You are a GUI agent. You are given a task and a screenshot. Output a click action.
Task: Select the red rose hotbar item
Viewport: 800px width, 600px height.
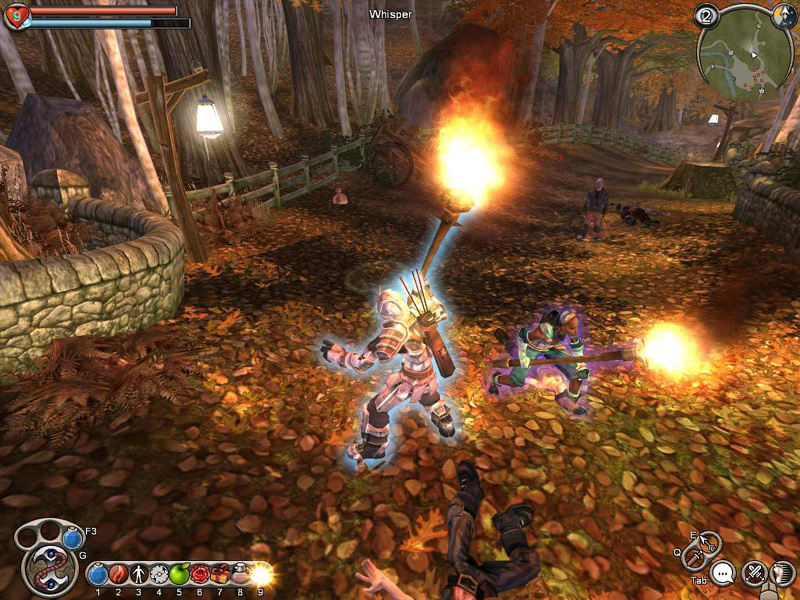click(199, 574)
